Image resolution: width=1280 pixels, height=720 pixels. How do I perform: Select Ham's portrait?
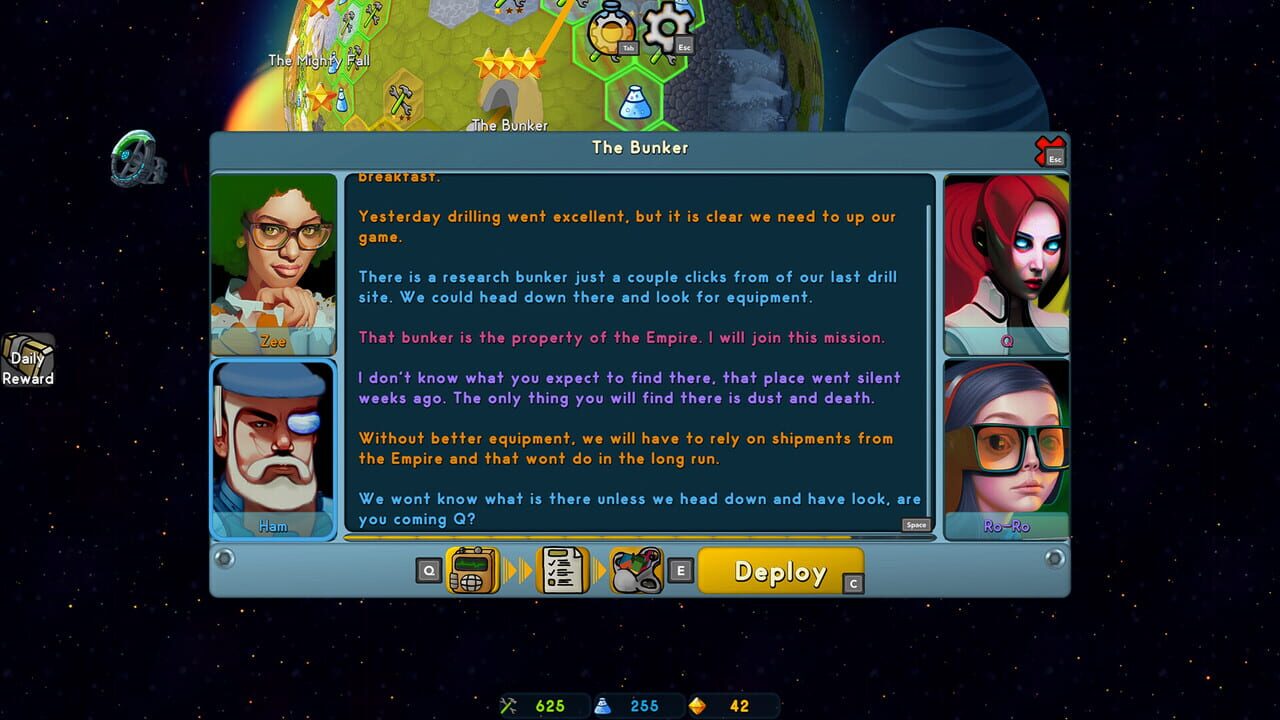(273, 448)
